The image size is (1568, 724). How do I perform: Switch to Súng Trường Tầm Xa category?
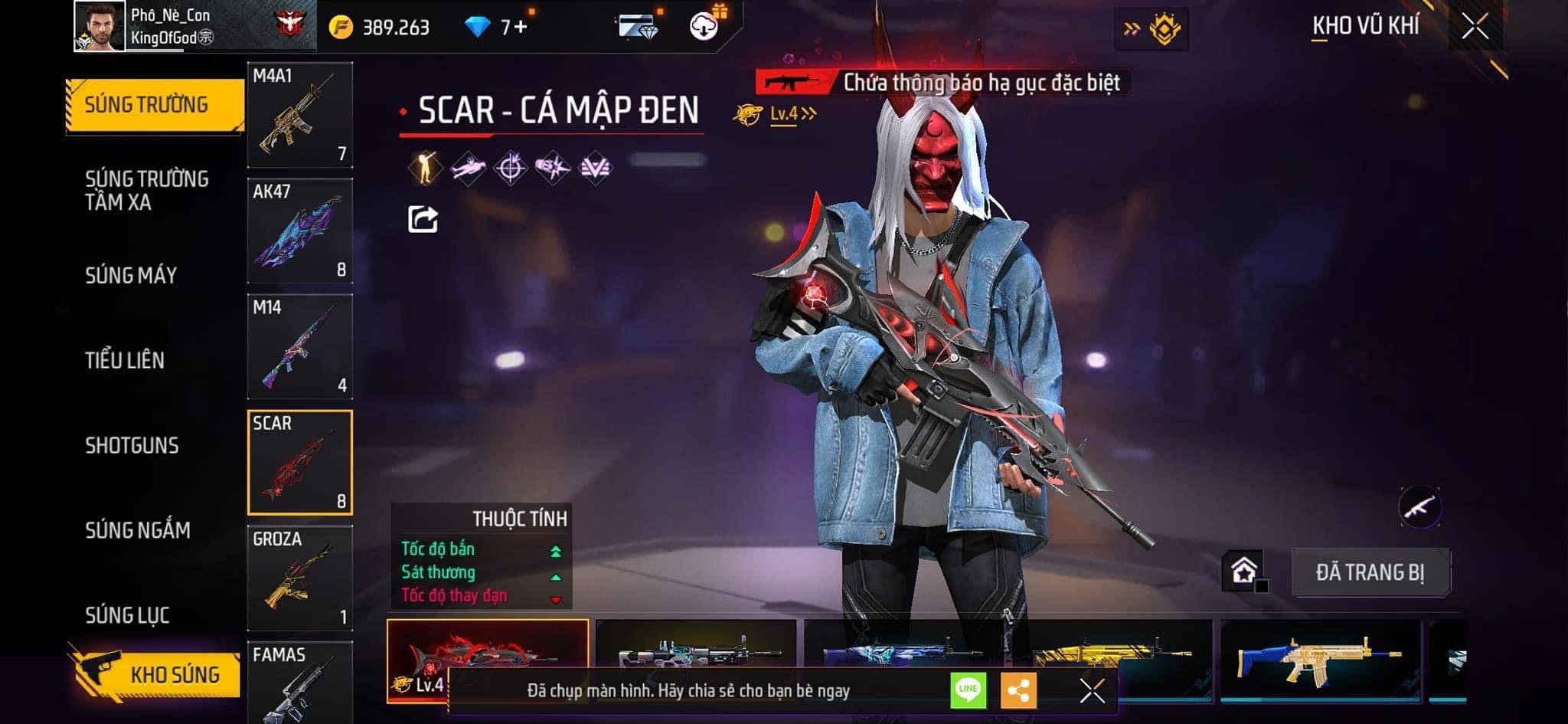pos(146,191)
